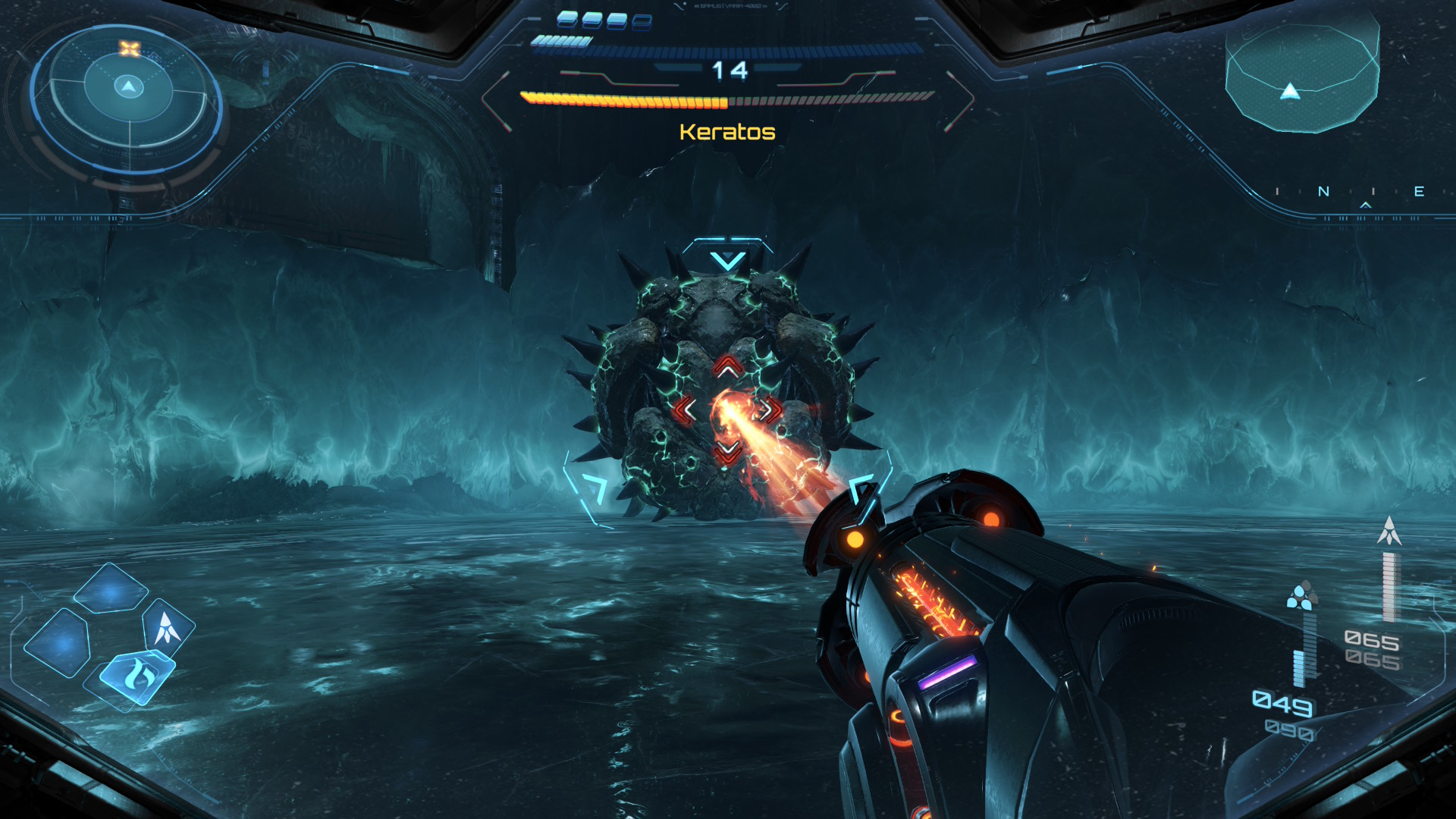Select the three-droplet ammo icon
Image resolution: width=1456 pixels, height=819 pixels.
point(1301,596)
